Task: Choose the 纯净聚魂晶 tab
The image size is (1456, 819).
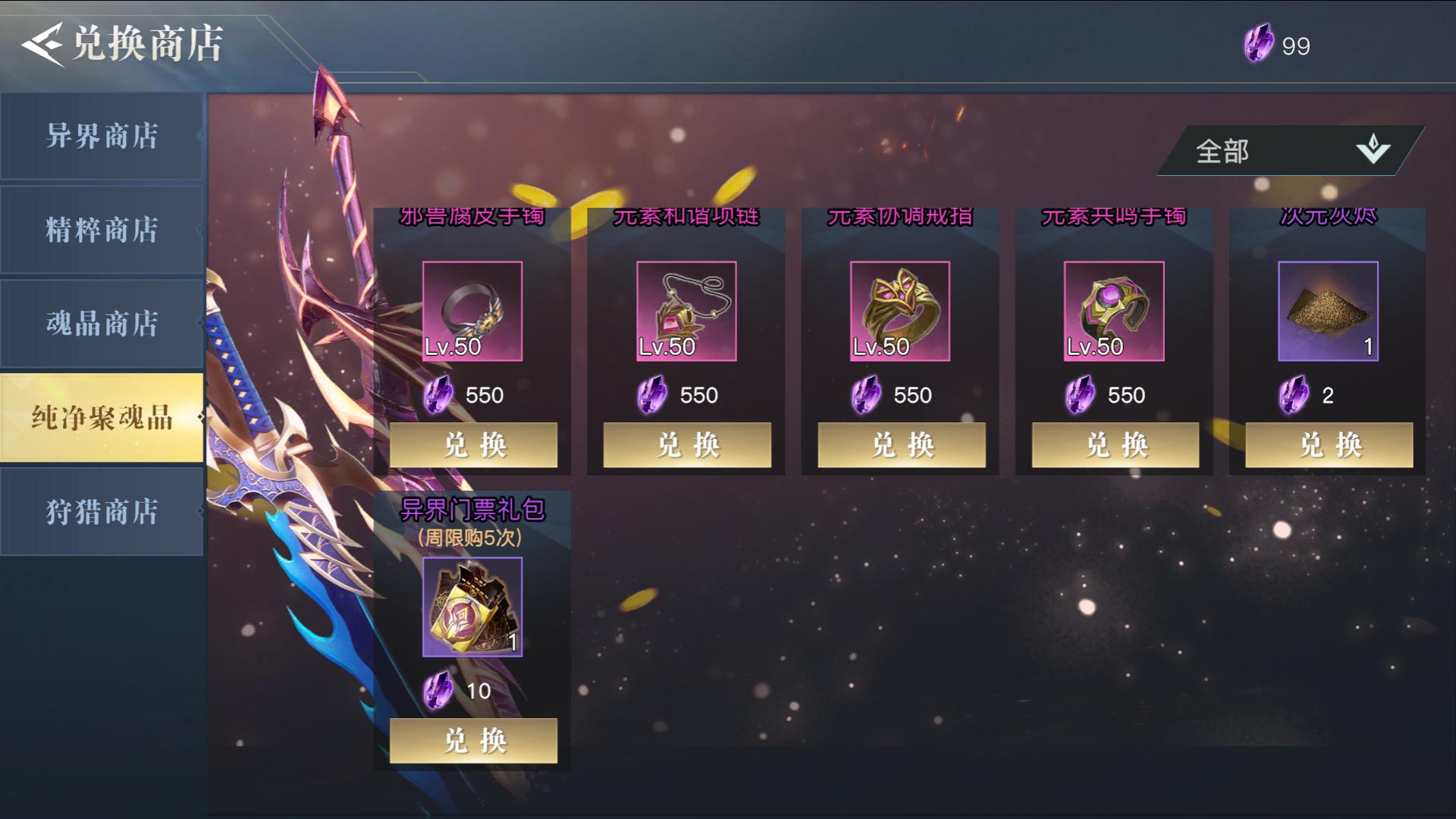Action: click(102, 417)
